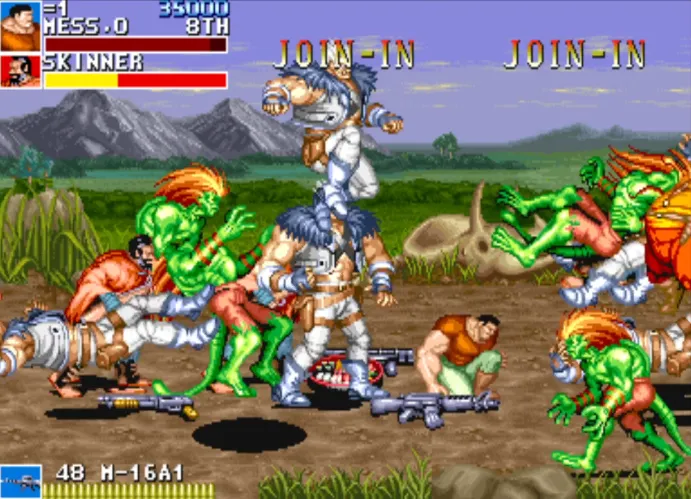The image size is (691, 499).
Task: Choose the player 3 JOIN-IN slot
Action: click(x=574, y=55)
